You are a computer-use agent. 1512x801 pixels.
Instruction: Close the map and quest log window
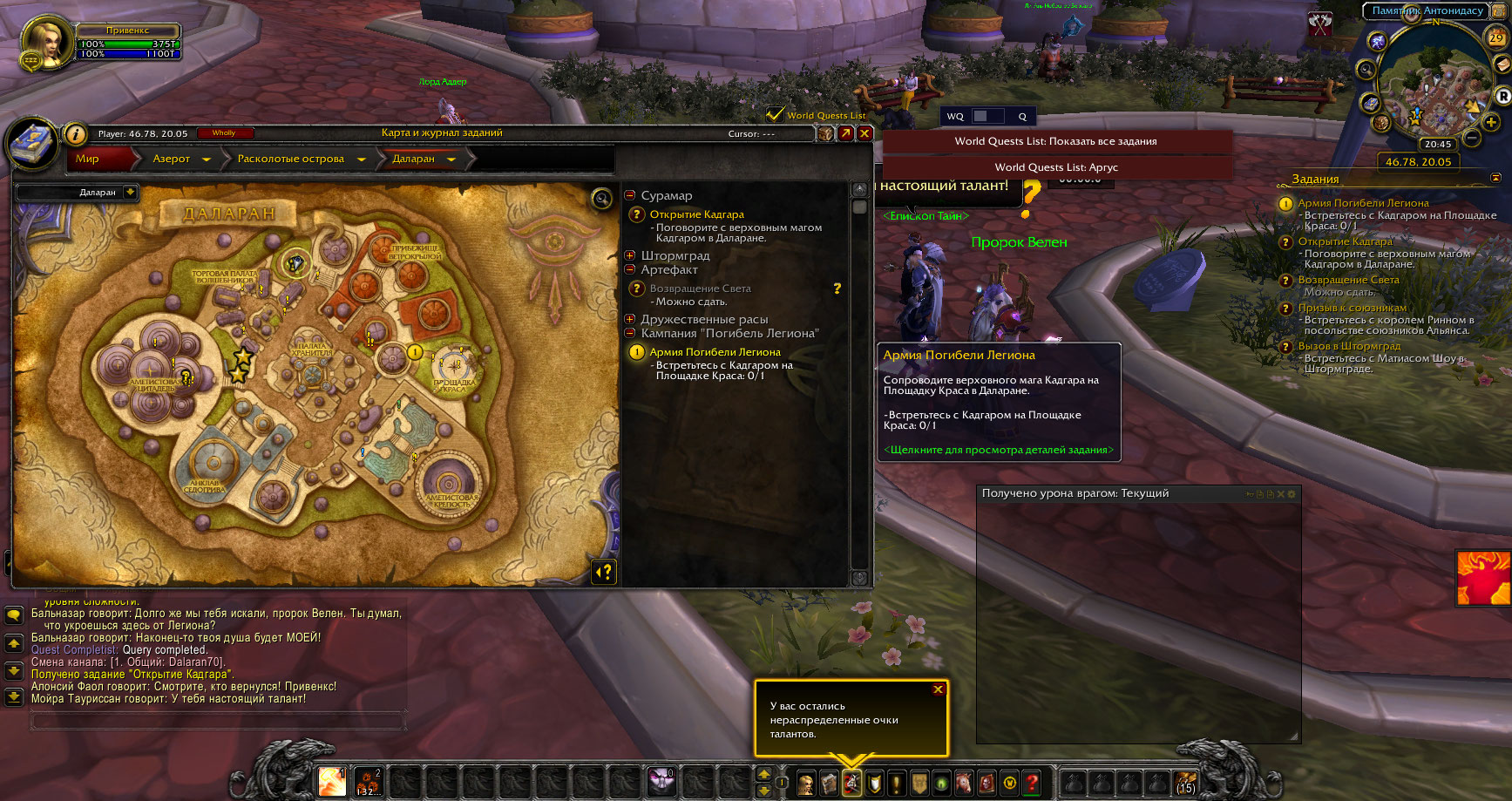coord(864,133)
